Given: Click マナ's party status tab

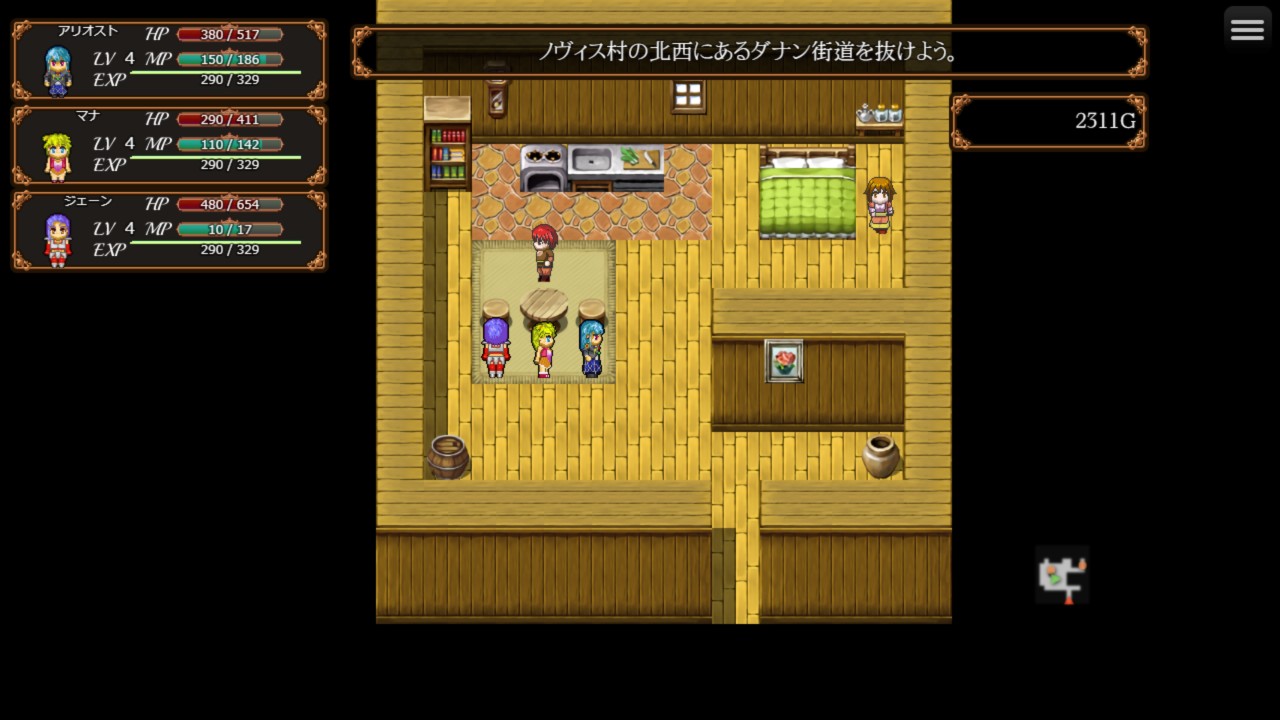Looking at the screenshot, I should [168, 144].
